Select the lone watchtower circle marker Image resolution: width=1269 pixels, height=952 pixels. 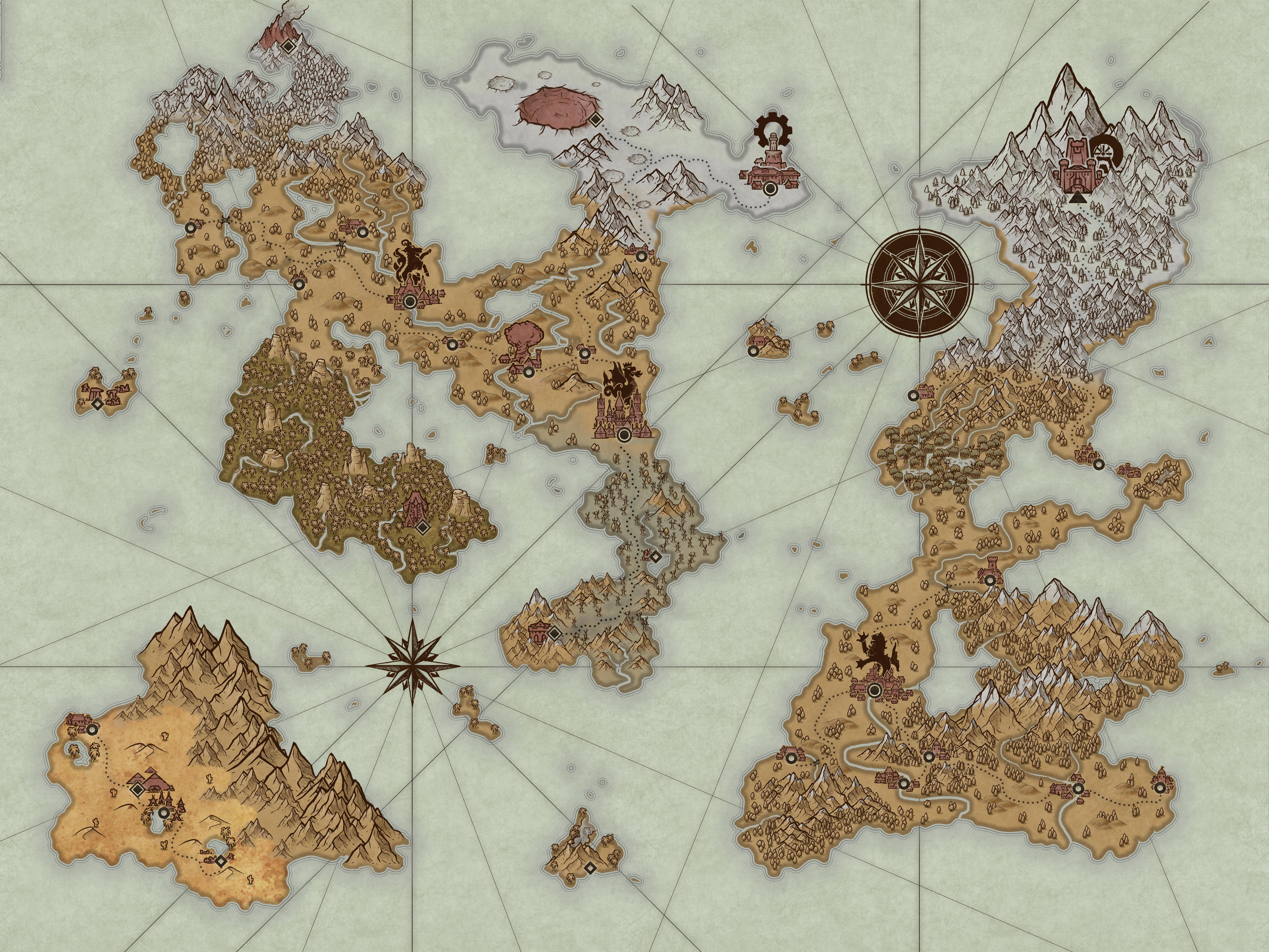[990, 580]
